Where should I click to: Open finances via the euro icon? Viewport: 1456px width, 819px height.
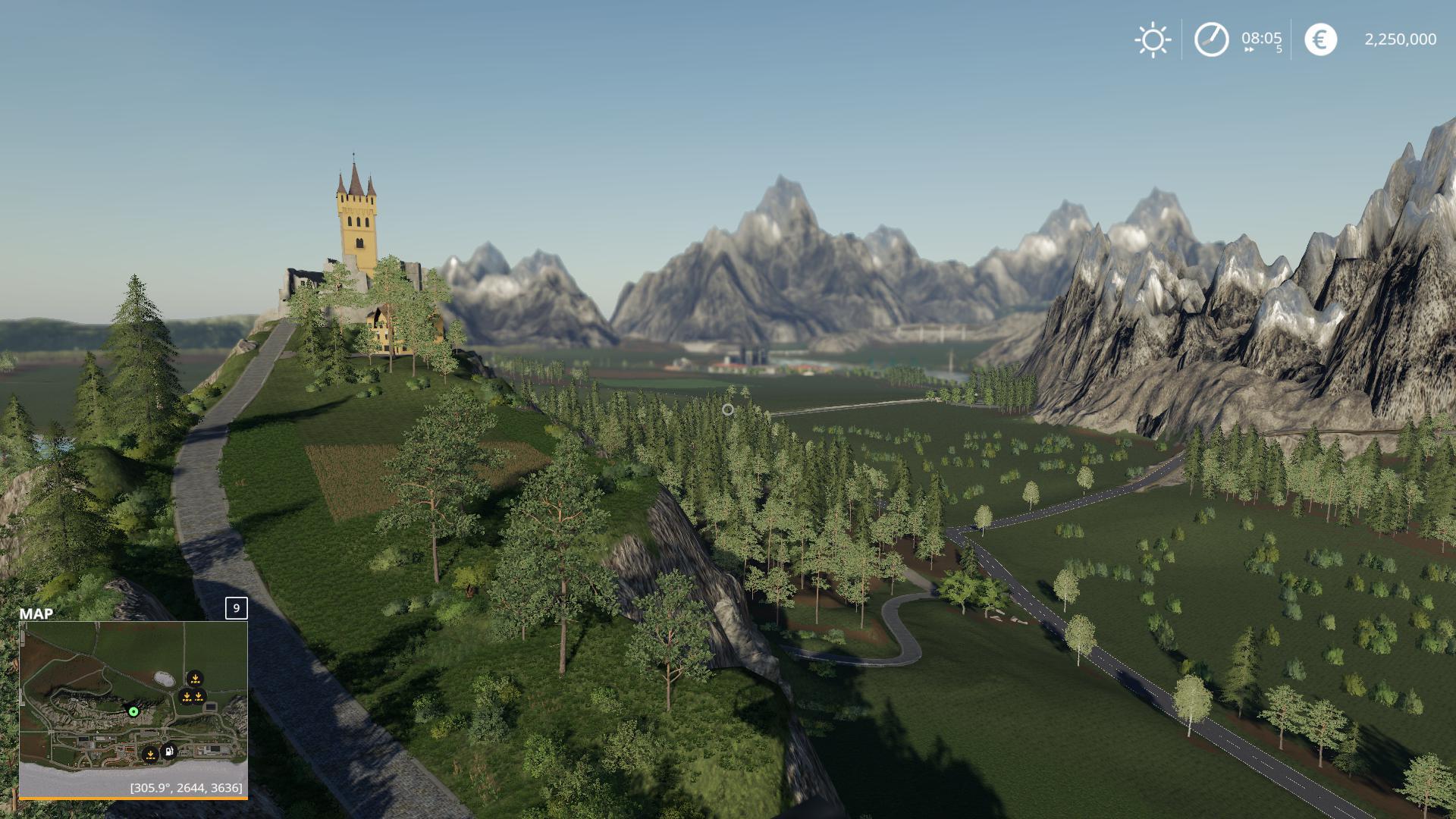(1320, 39)
